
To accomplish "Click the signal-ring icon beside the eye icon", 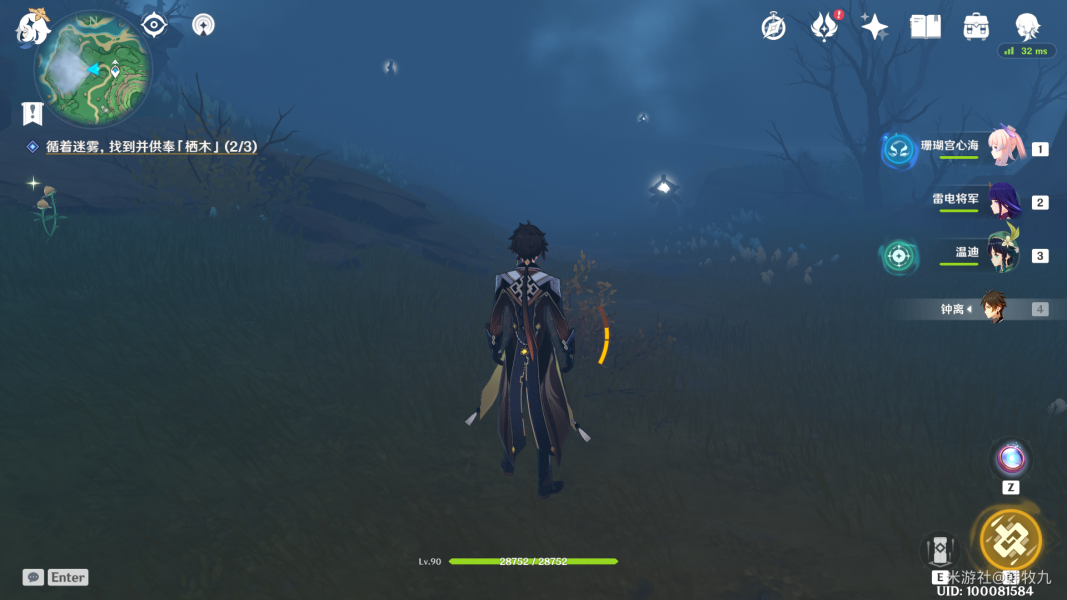I will coord(203,25).
